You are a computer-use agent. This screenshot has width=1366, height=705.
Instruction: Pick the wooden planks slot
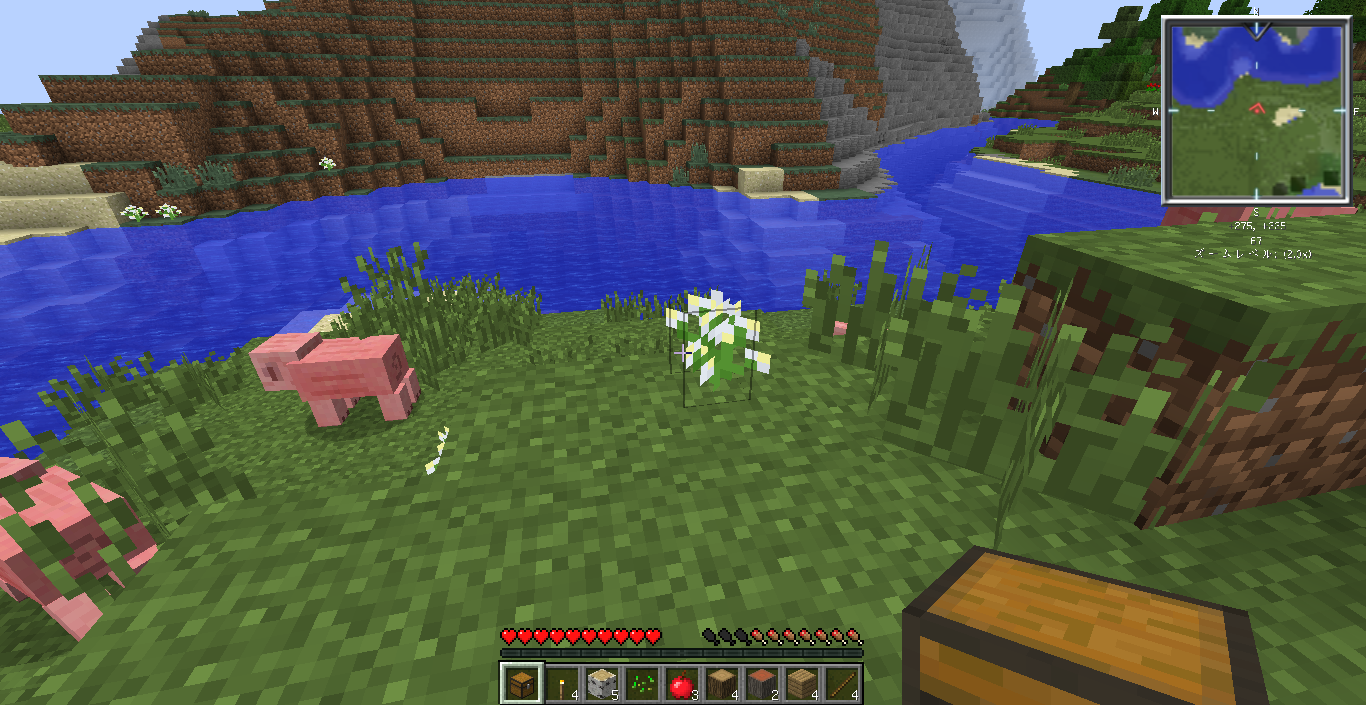pyautogui.click(x=801, y=684)
